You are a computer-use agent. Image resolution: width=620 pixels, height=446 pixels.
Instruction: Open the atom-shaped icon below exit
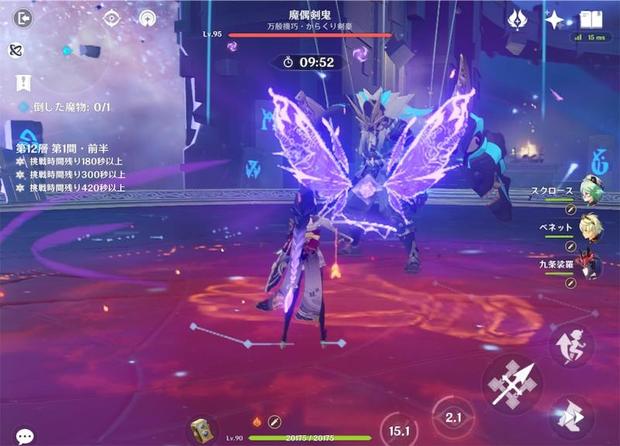point(17,50)
